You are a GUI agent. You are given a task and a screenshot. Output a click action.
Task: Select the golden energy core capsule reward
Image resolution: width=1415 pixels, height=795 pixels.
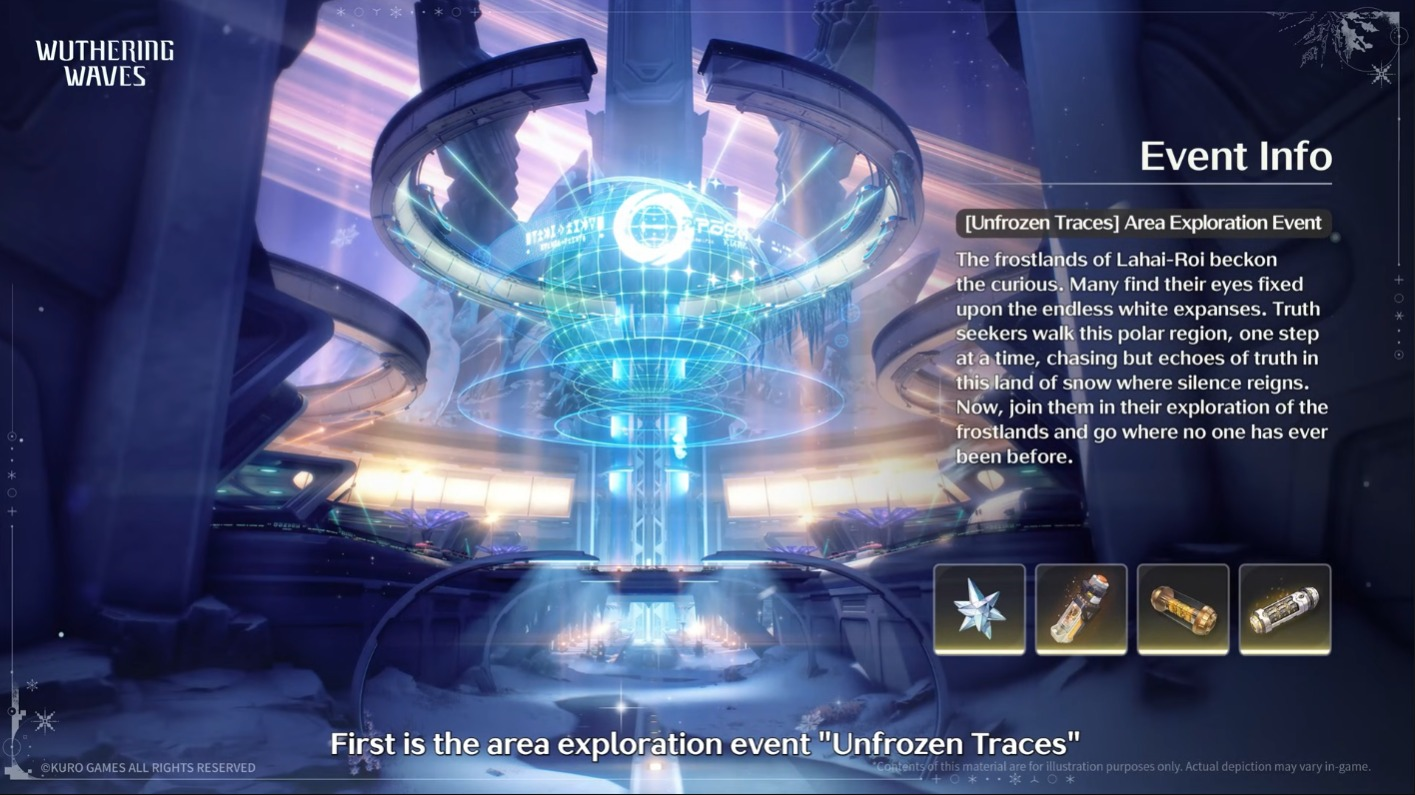(1183, 609)
